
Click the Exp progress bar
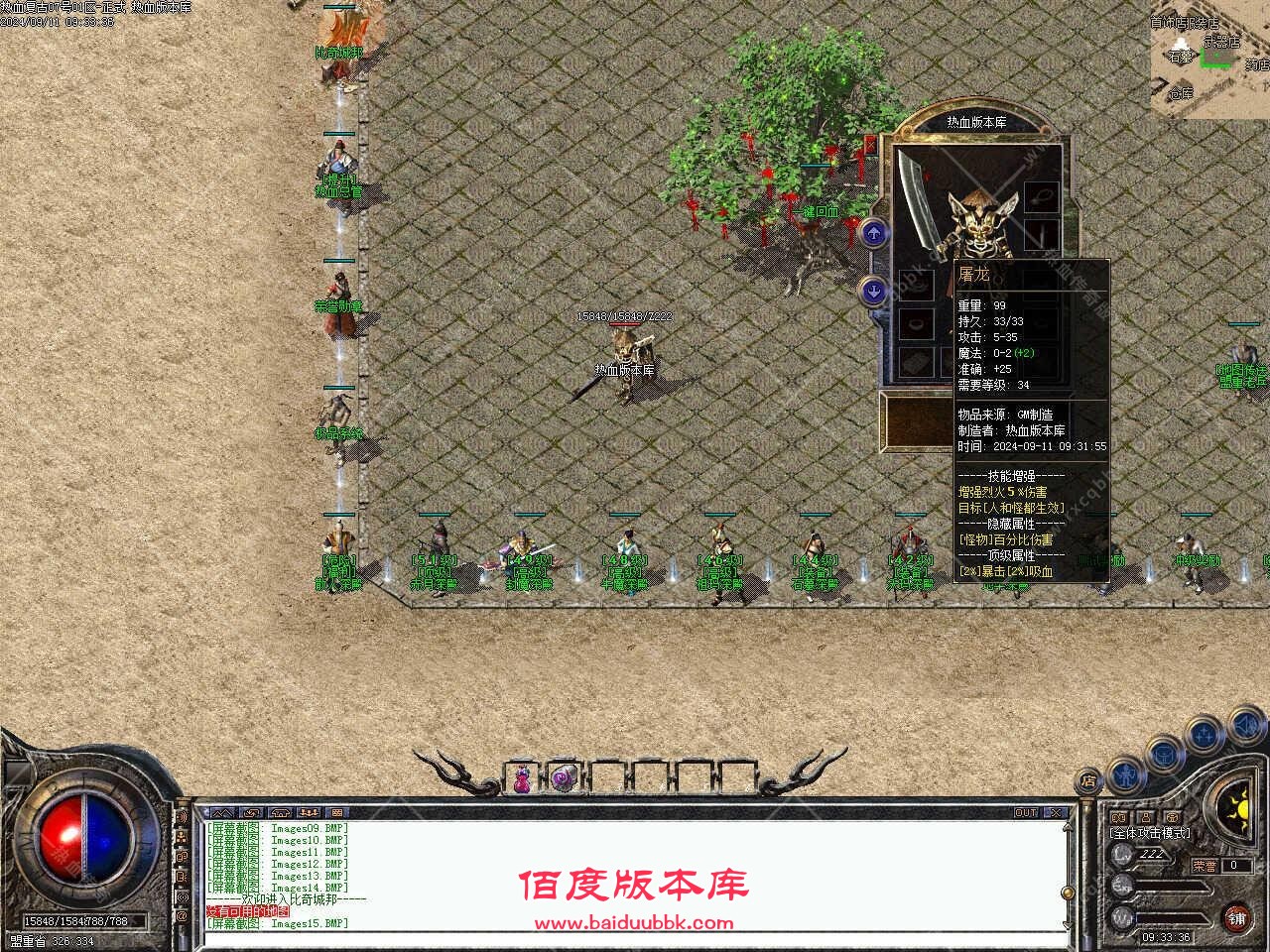coord(1170,886)
